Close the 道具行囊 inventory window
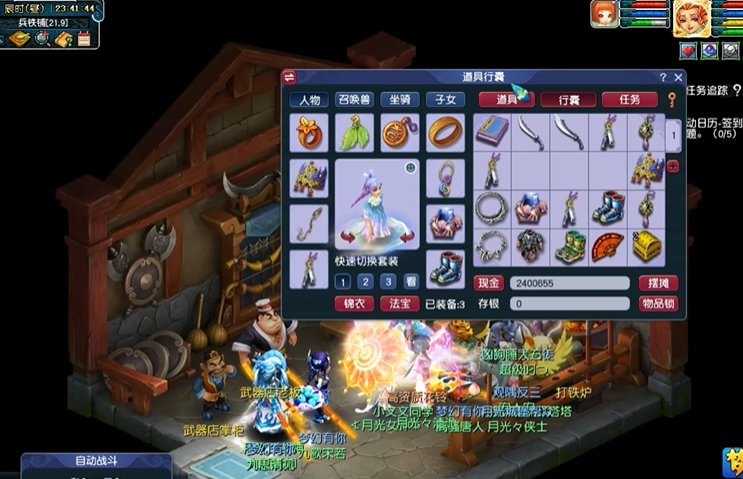This screenshot has height=479, width=743. pyautogui.click(x=679, y=77)
